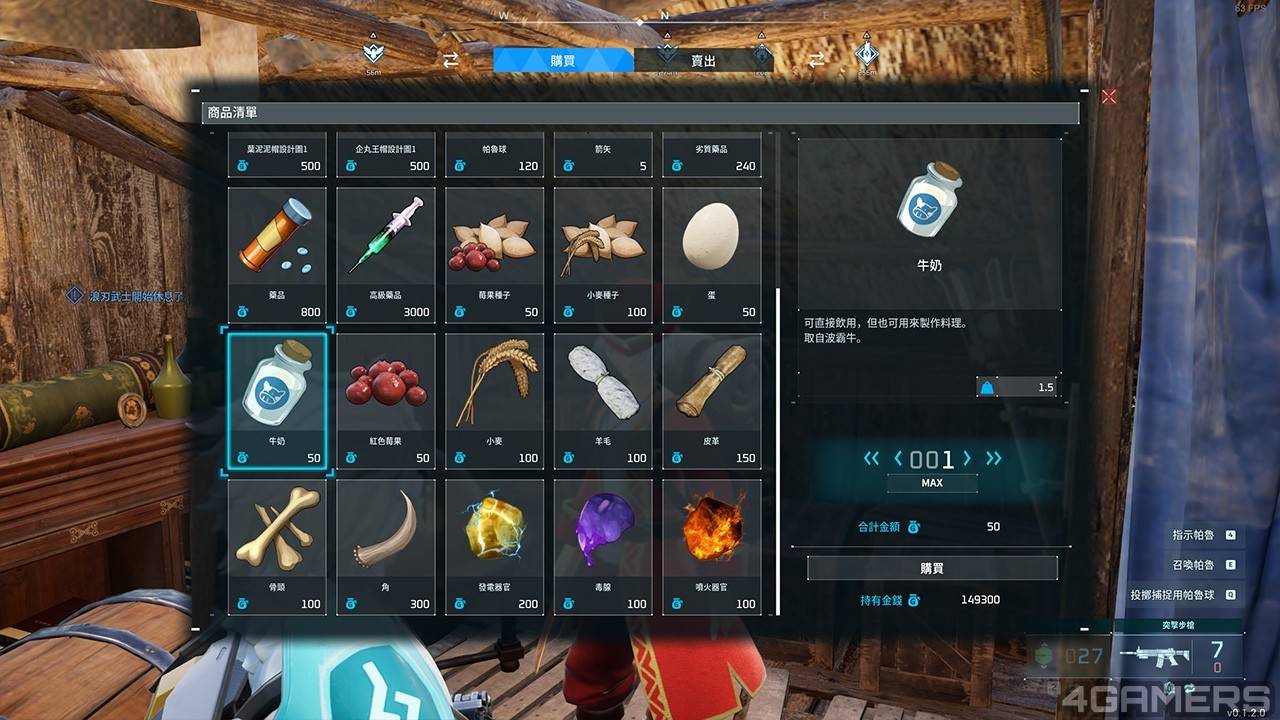
Task: Pick the 骨頭 bone item
Action: [x=277, y=546]
